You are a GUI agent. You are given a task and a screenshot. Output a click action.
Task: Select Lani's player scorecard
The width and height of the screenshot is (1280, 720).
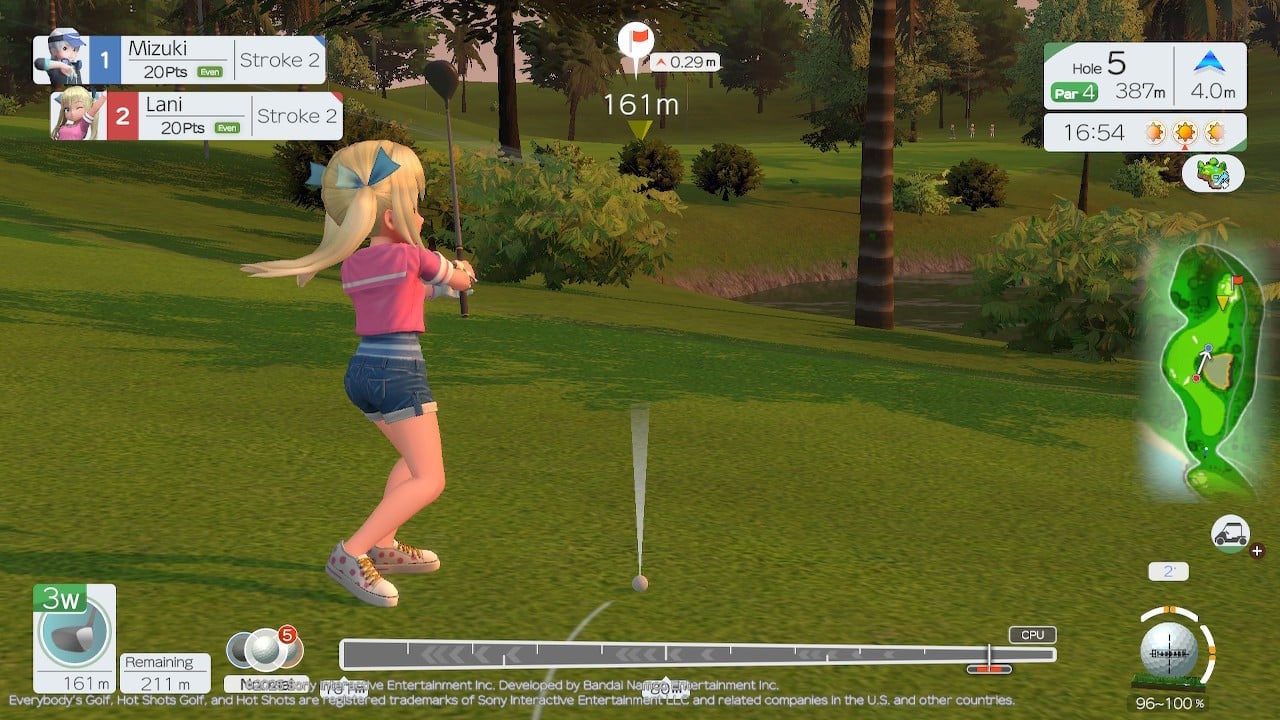tap(197, 116)
